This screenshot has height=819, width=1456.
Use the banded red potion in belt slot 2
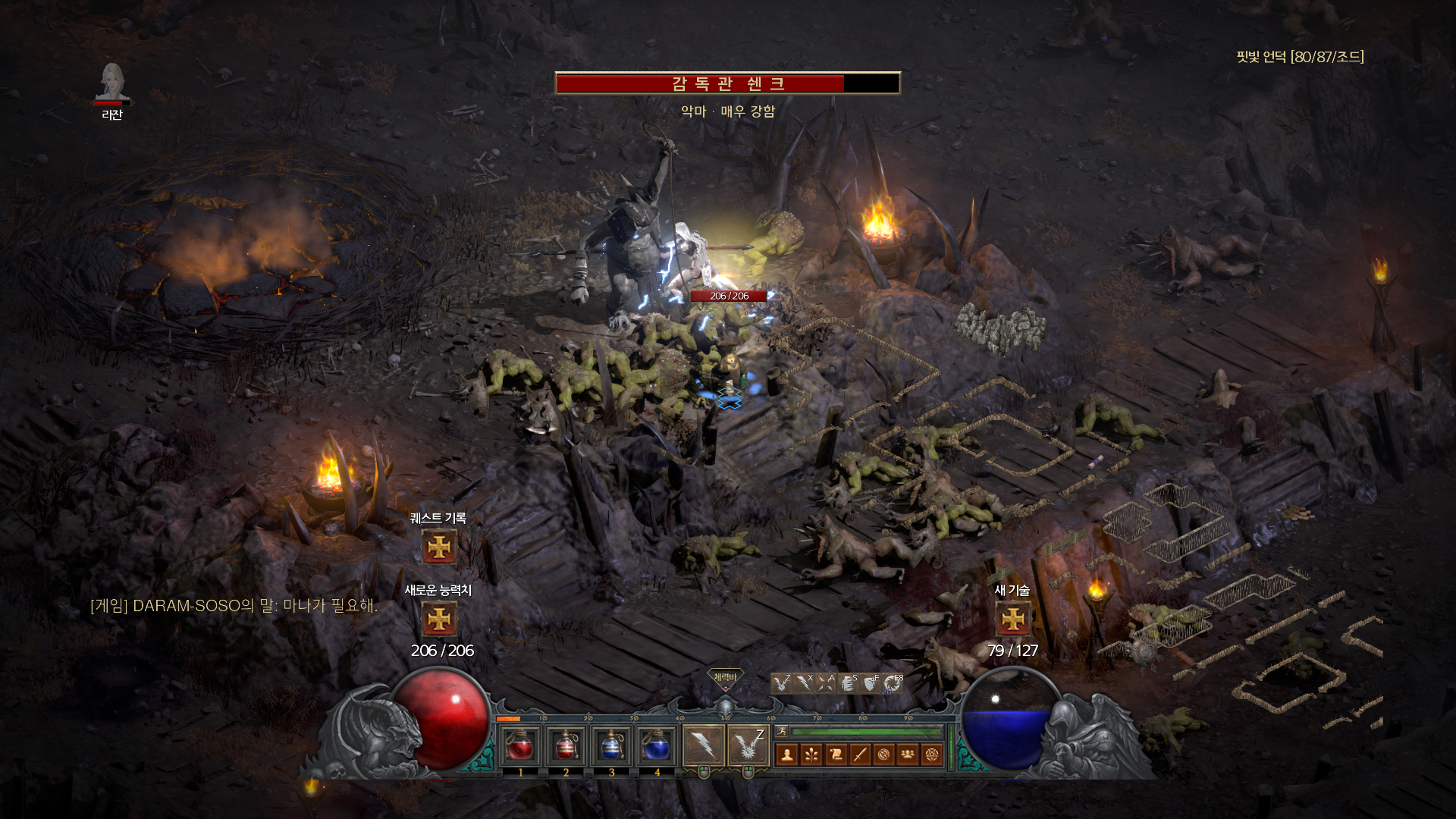566,746
